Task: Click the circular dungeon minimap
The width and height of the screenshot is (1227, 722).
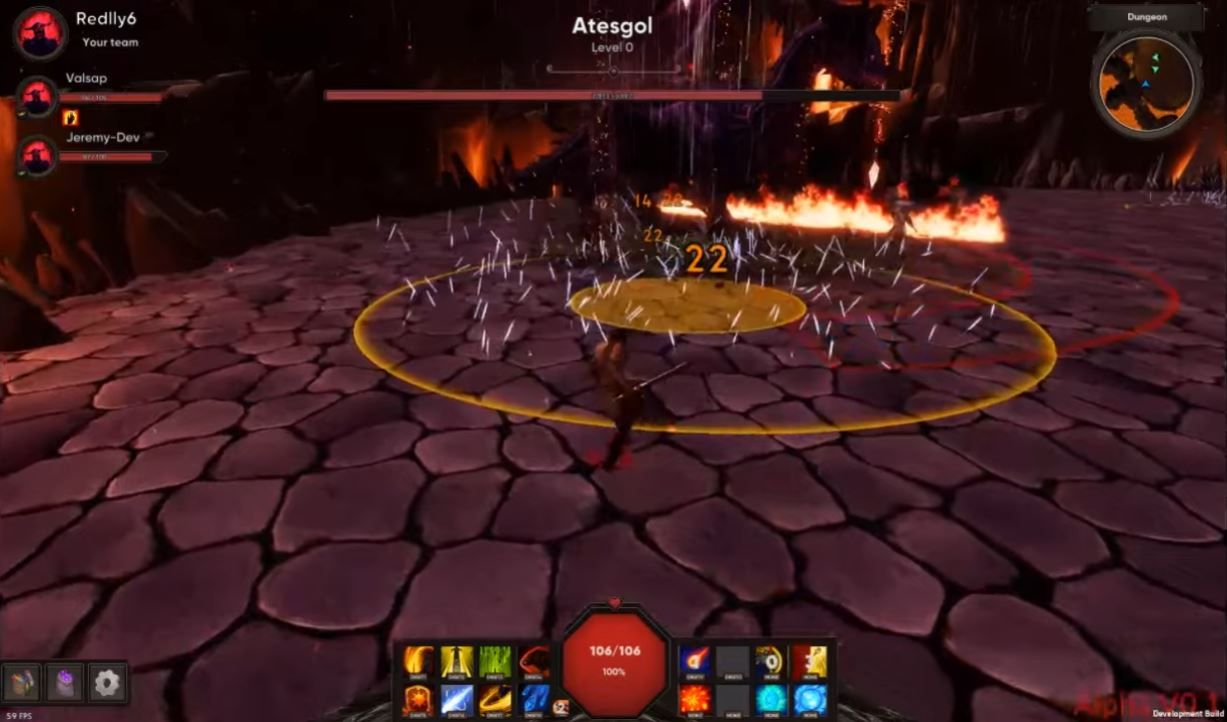Action: click(1146, 82)
